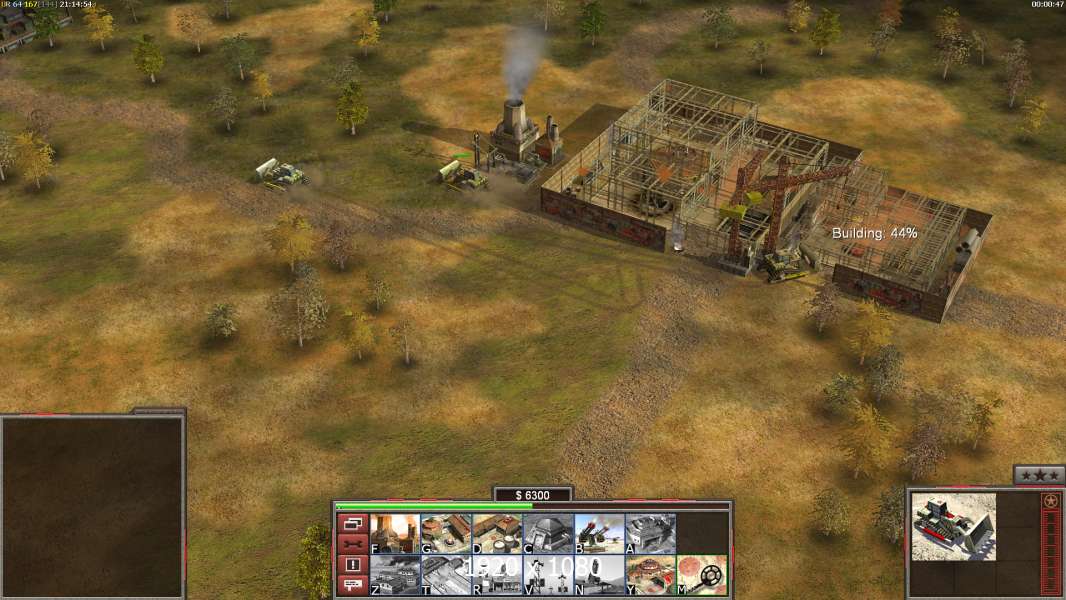Choose the build icon labeled T
1066x600 pixels.
[446, 574]
